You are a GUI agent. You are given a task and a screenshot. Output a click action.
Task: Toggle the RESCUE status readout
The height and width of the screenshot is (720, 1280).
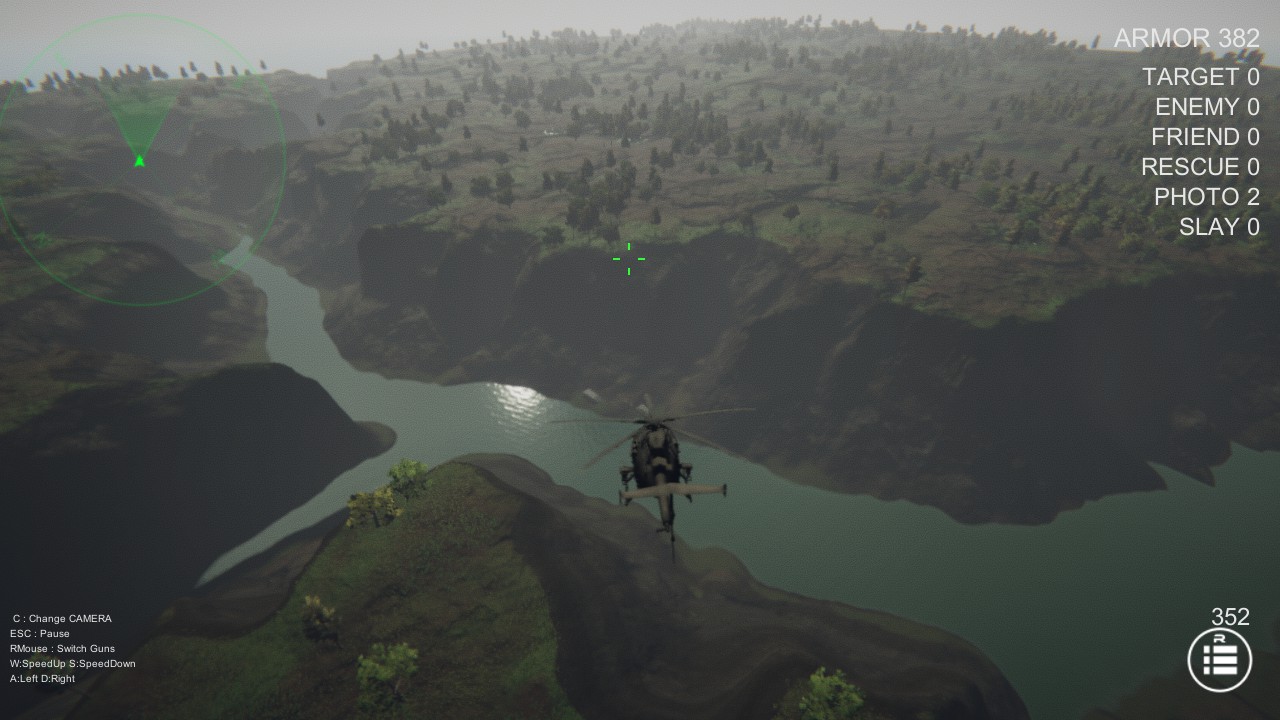1199,167
